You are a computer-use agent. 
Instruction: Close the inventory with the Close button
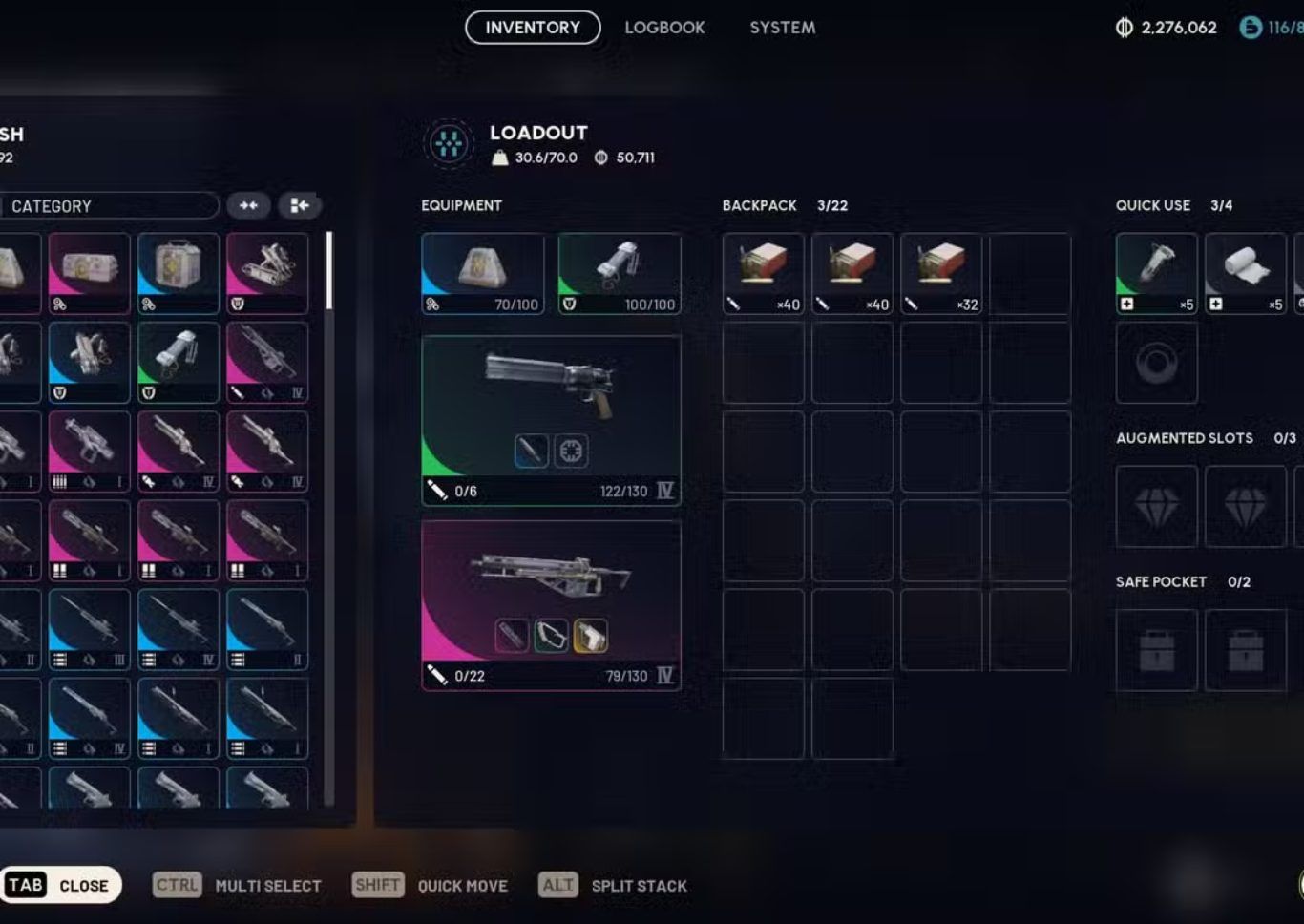[x=61, y=885]
